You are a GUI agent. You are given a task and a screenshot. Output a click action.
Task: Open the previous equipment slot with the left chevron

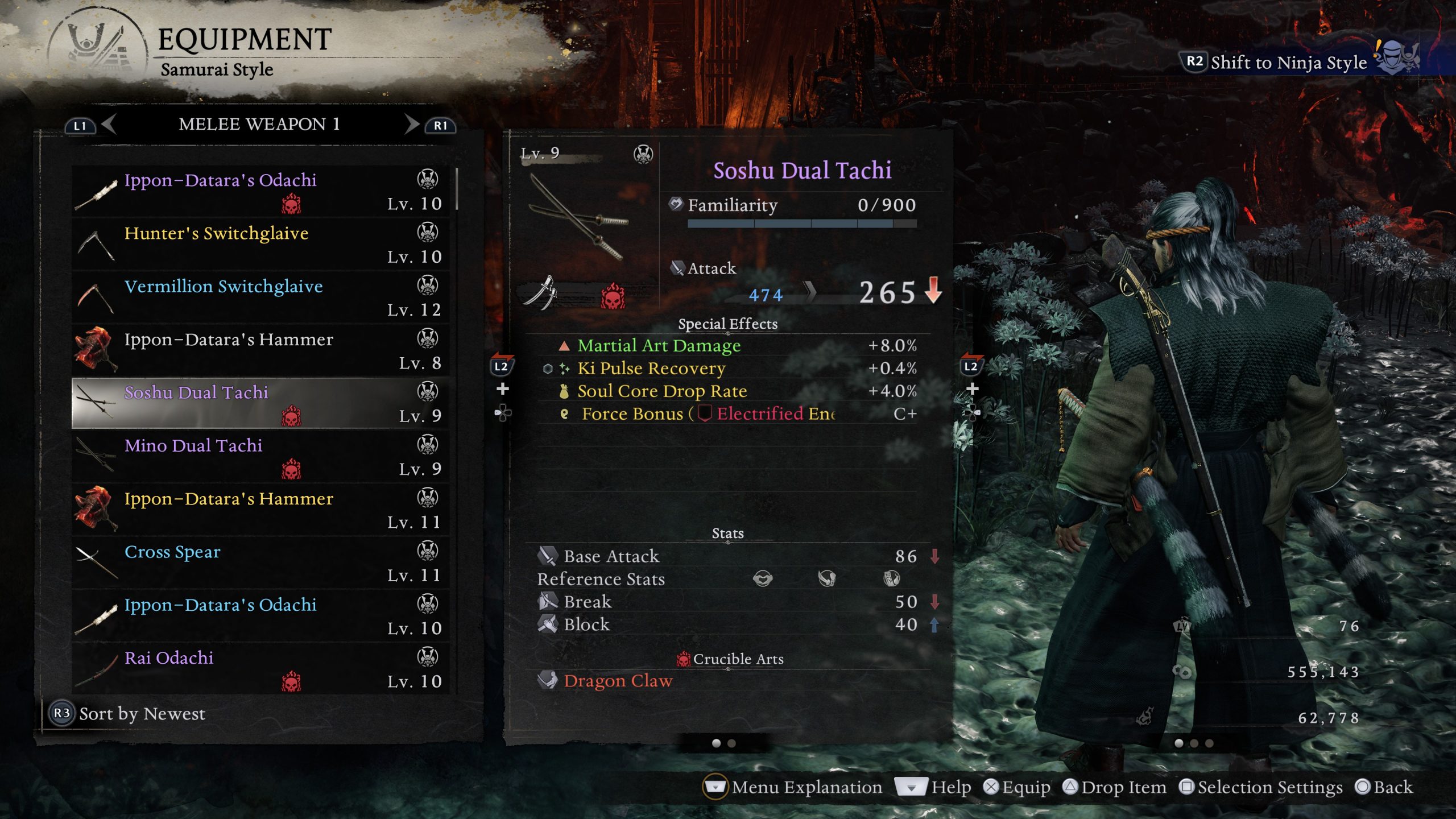(x=108, y=125)
